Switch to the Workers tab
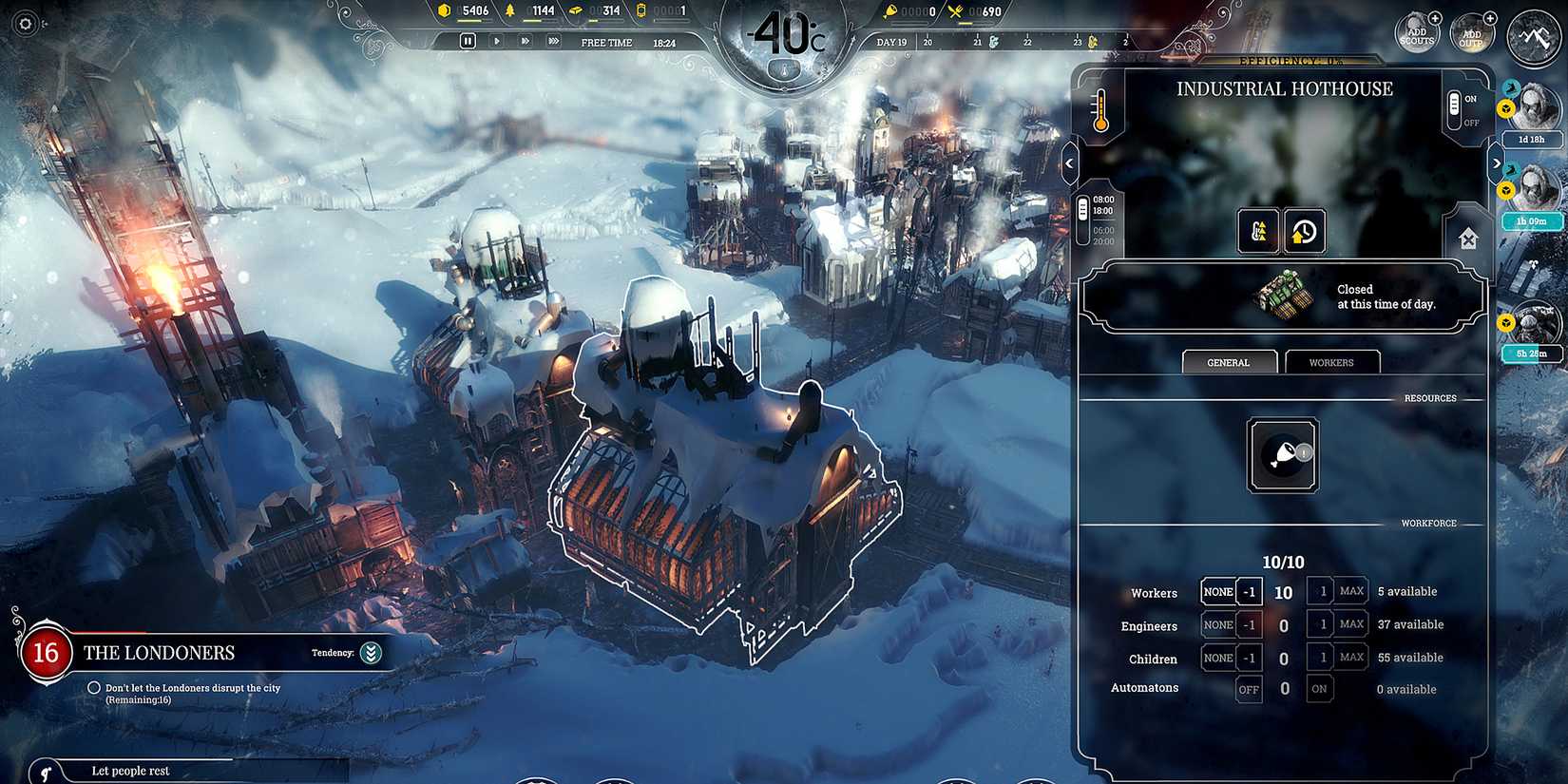 click(x=1332, y=362)
